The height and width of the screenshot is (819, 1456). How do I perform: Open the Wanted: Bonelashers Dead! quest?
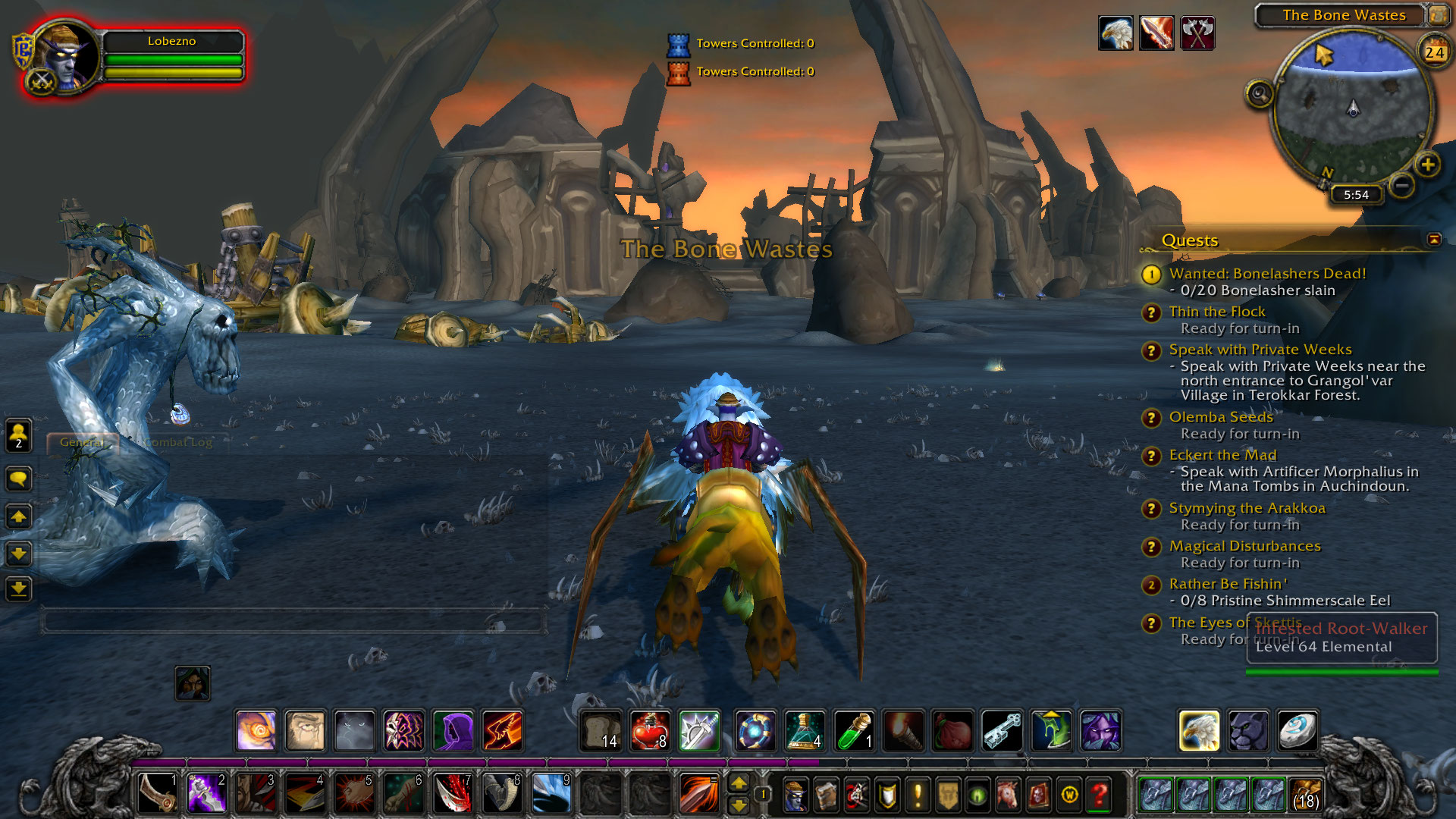pos(1267,274)
